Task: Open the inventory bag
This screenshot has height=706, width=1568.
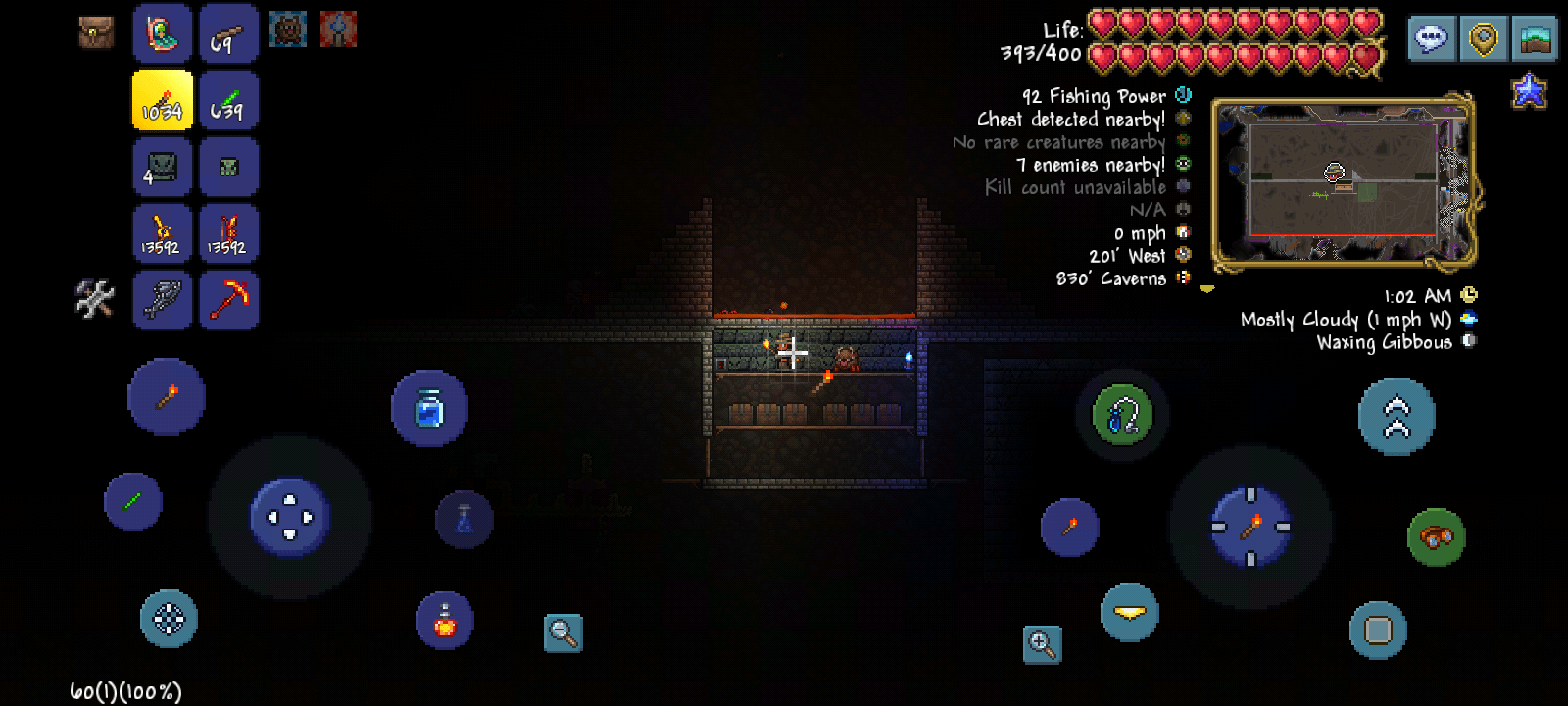Action: [x=96, y=32]
